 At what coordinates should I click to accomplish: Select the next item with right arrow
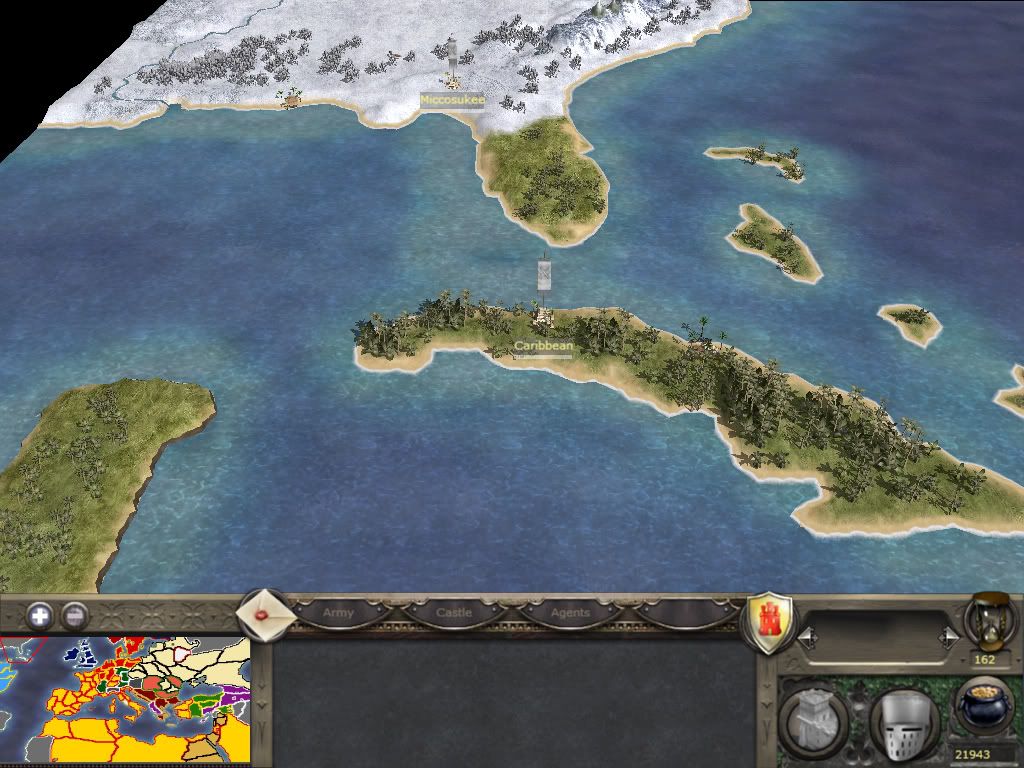coord(949,636)
